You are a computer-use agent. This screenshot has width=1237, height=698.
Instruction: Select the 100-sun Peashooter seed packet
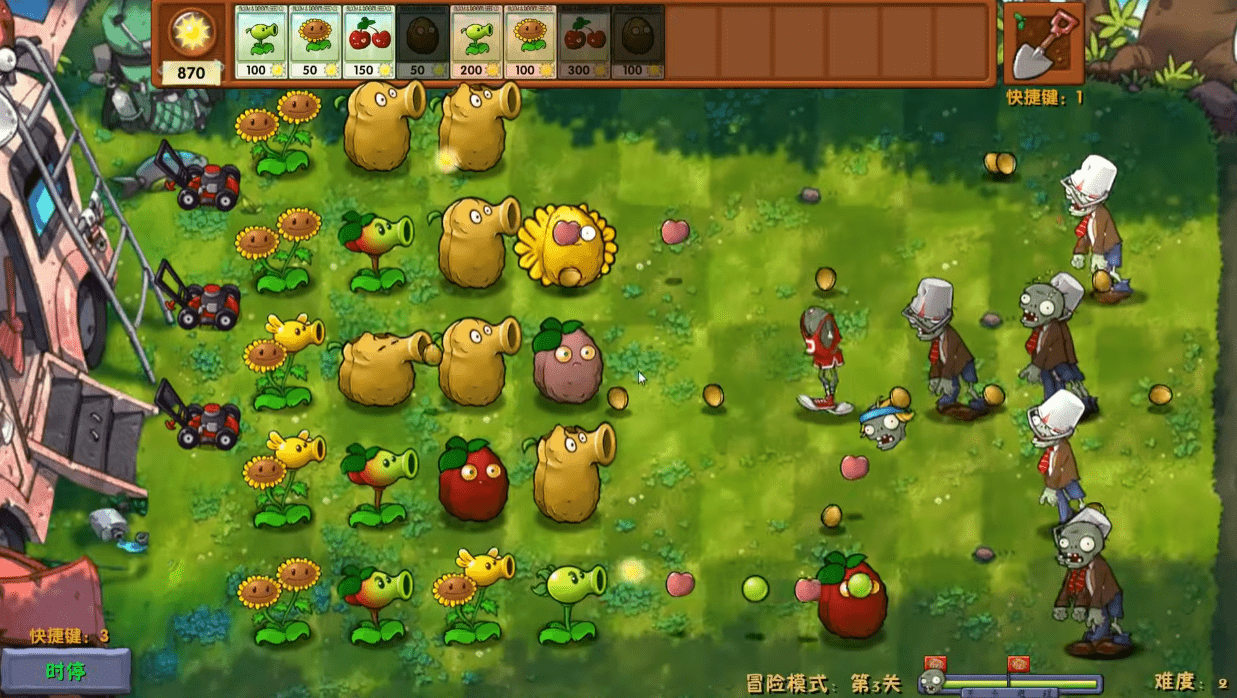click(261, 42)
